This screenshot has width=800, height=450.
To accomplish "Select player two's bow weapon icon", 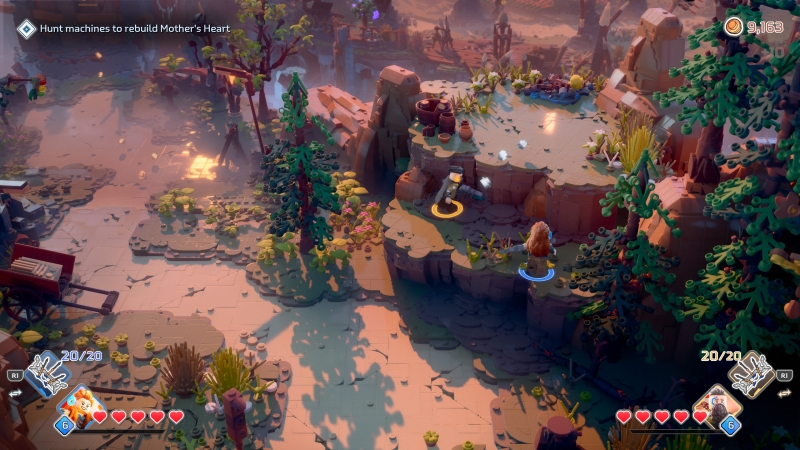I will pos(753,374).
